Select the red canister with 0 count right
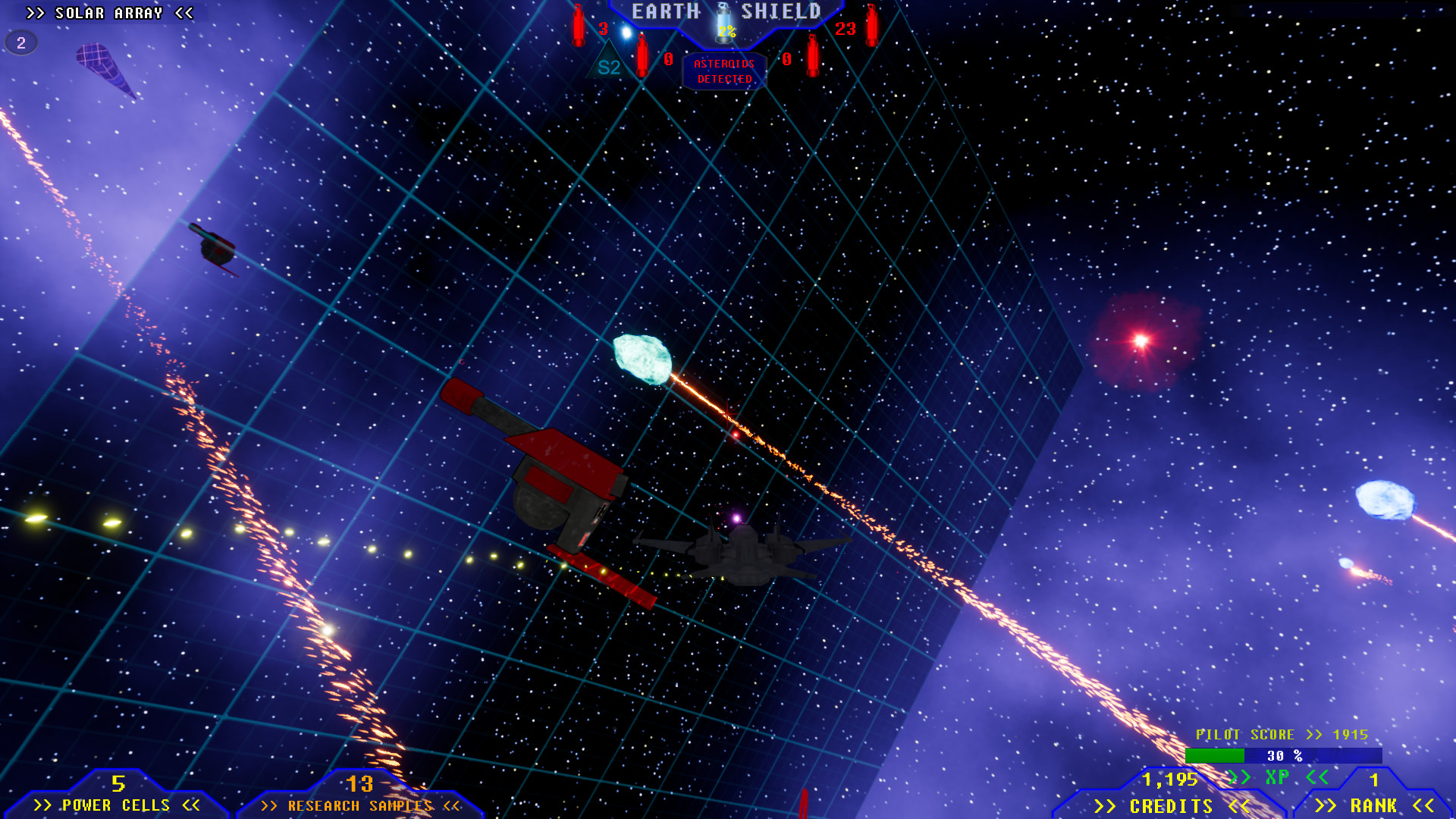The image size is (1456, 819). point(811,55)
